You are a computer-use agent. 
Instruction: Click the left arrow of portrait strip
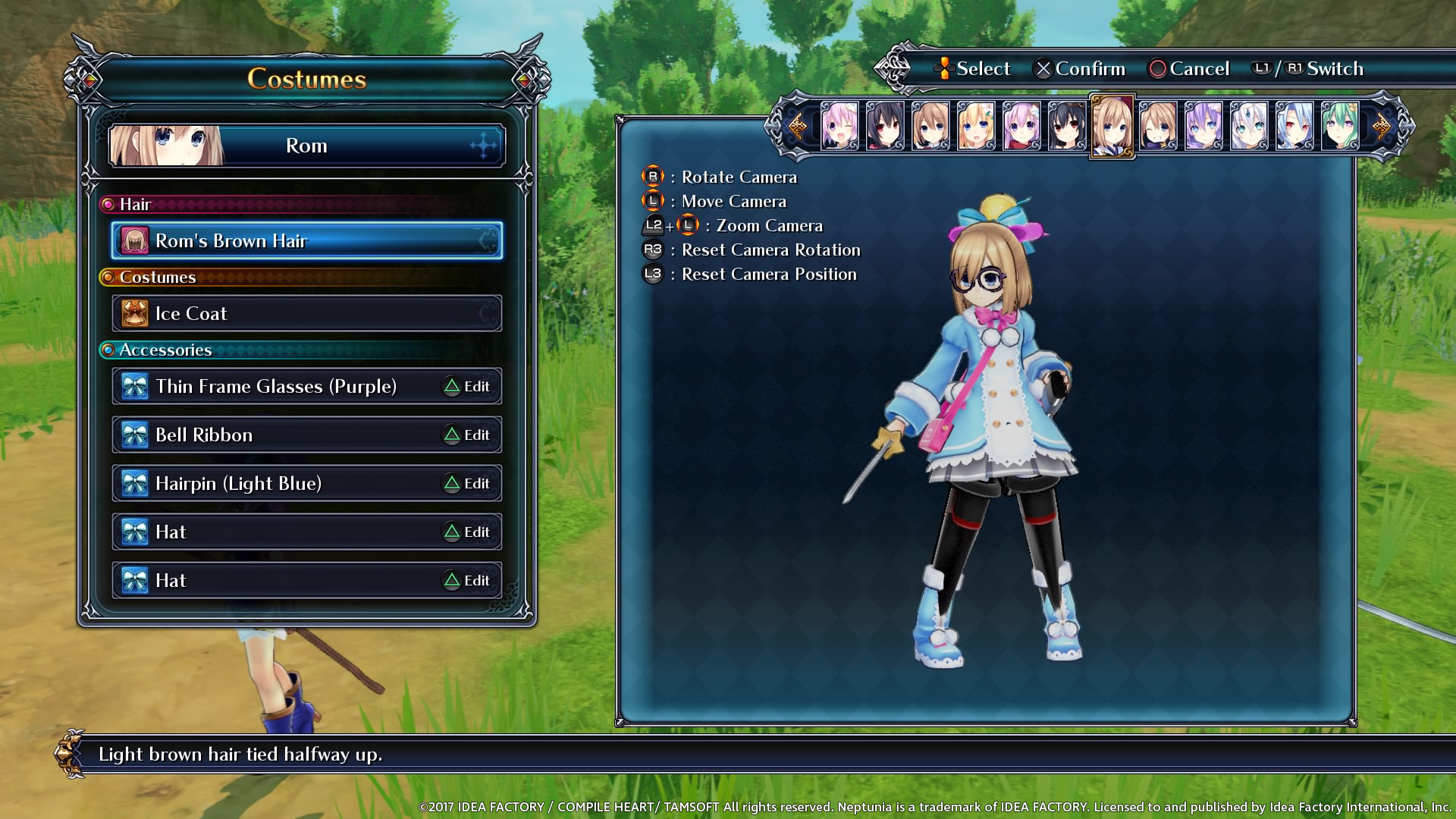pyautogui.click(x=797, y=126)
